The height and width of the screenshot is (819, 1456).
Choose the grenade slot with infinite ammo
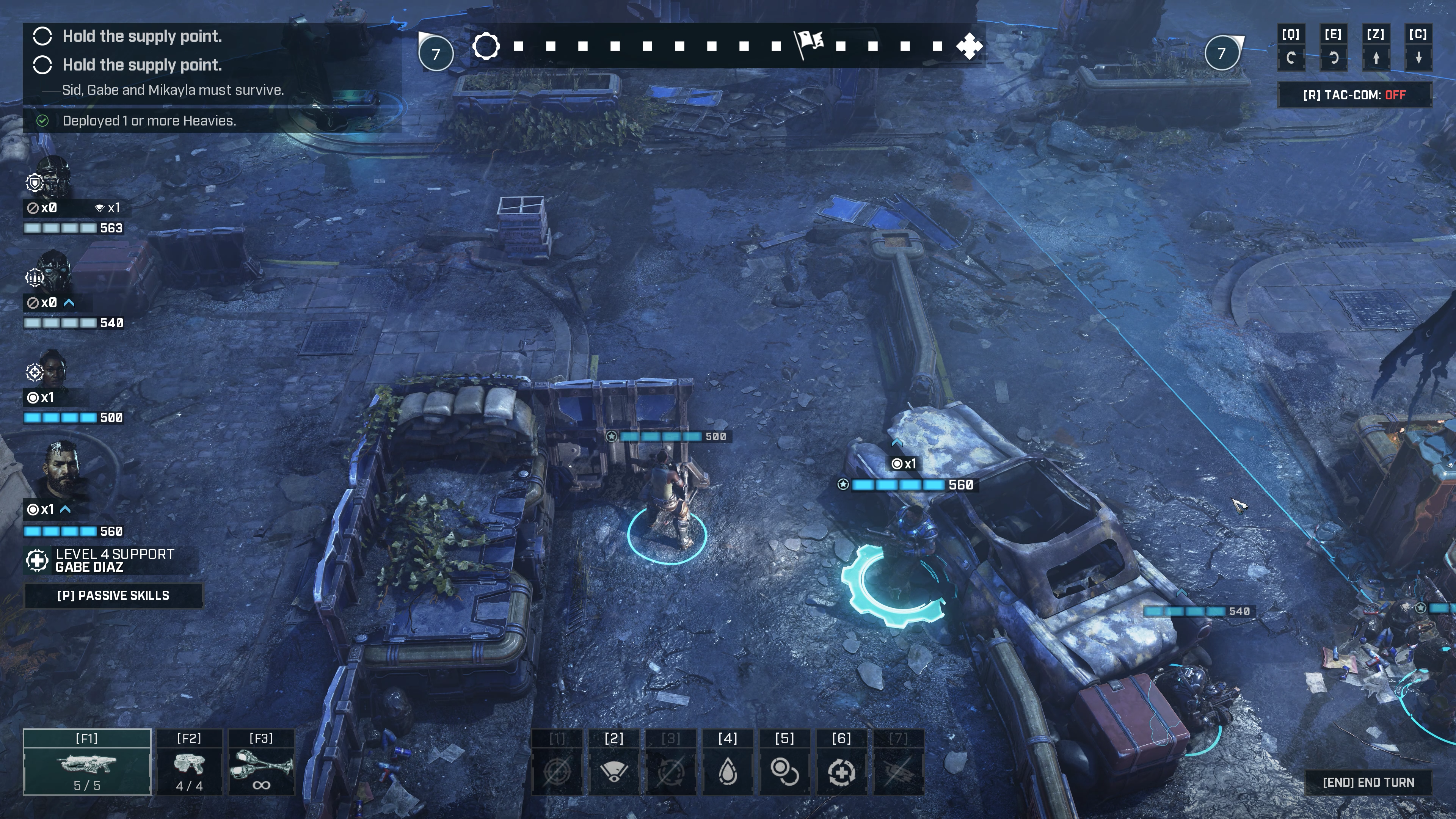pyautogui.click(x=261, y=763)
